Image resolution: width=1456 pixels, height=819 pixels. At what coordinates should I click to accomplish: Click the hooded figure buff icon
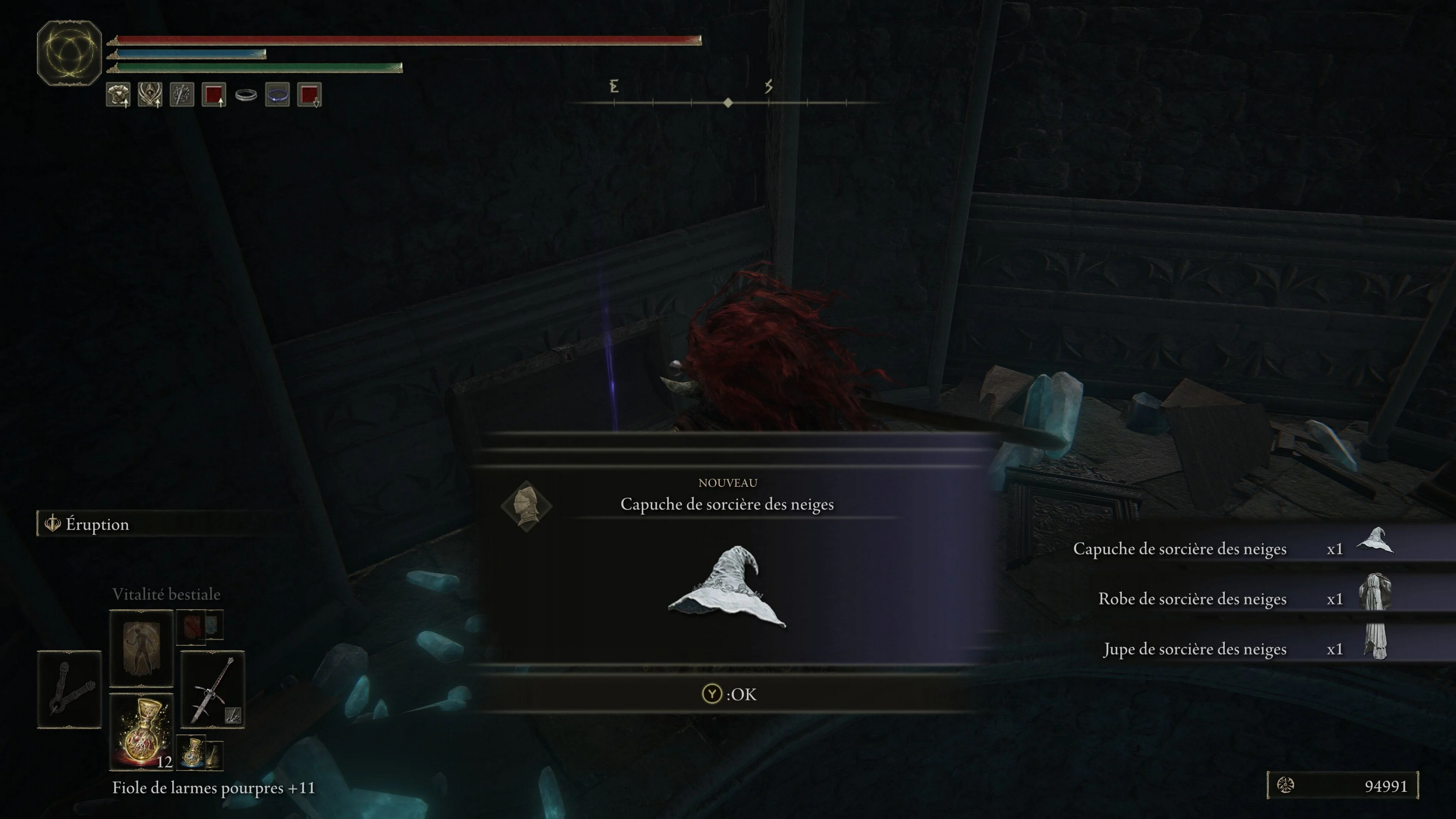150,94
